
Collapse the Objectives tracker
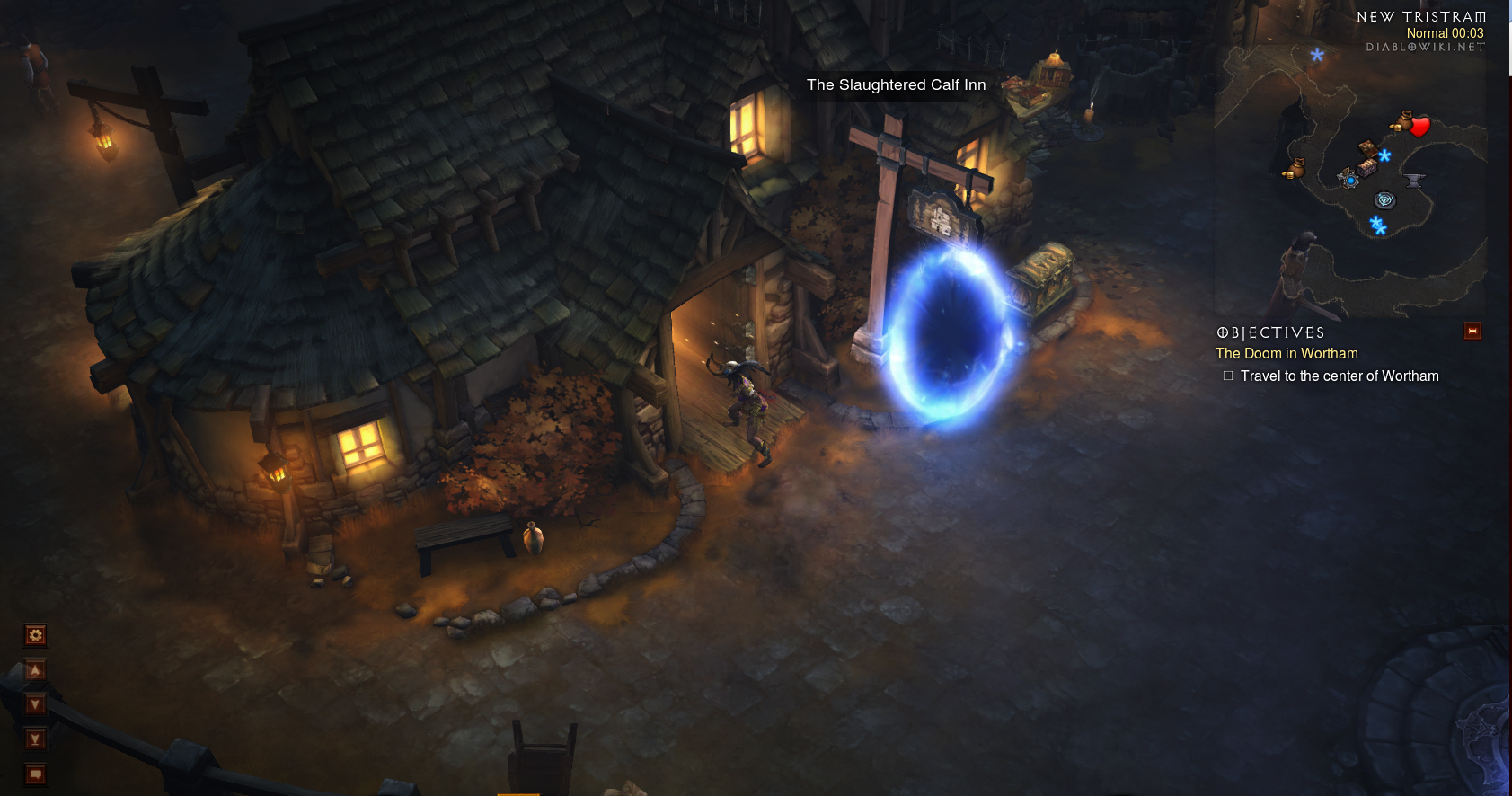coord(1472,332)
